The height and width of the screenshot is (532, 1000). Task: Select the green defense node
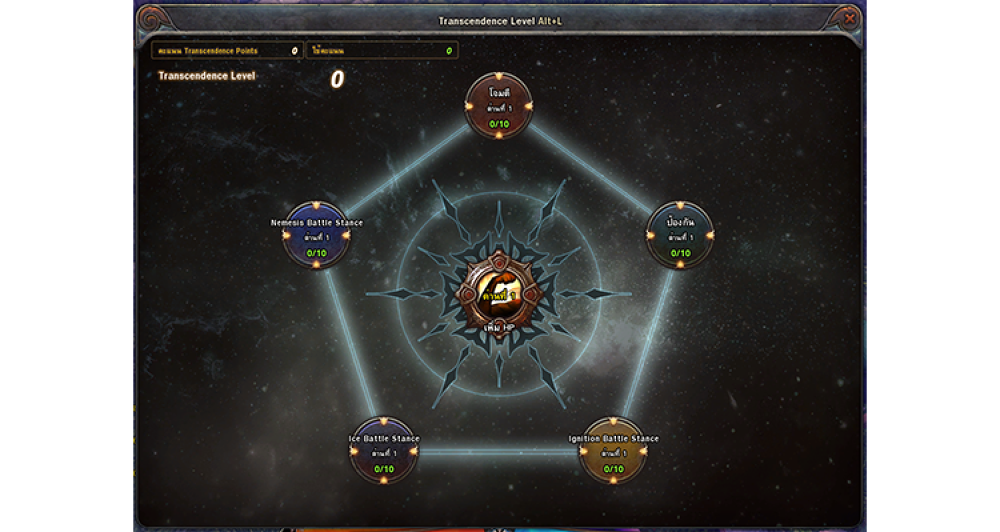tap(680, 236)
